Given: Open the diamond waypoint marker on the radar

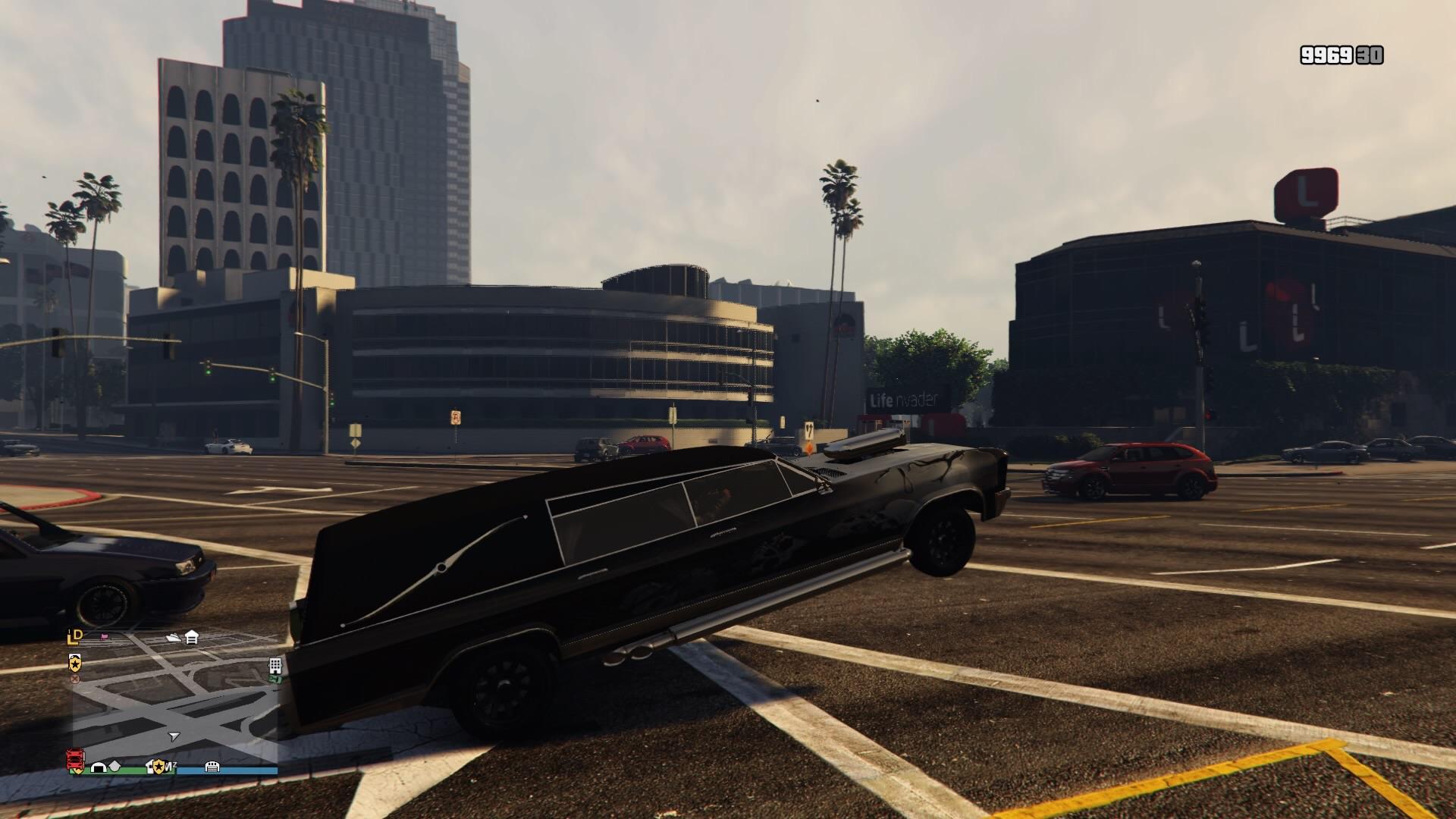Looking at the screenshot, I should pos(115,766).
